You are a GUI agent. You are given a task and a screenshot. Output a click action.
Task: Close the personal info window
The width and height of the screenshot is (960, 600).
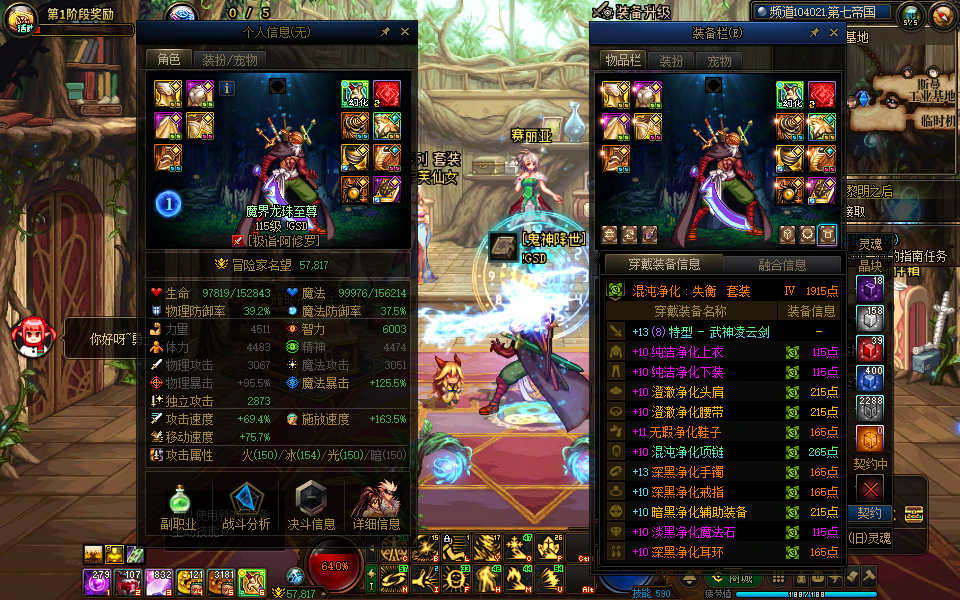(405, 32)
